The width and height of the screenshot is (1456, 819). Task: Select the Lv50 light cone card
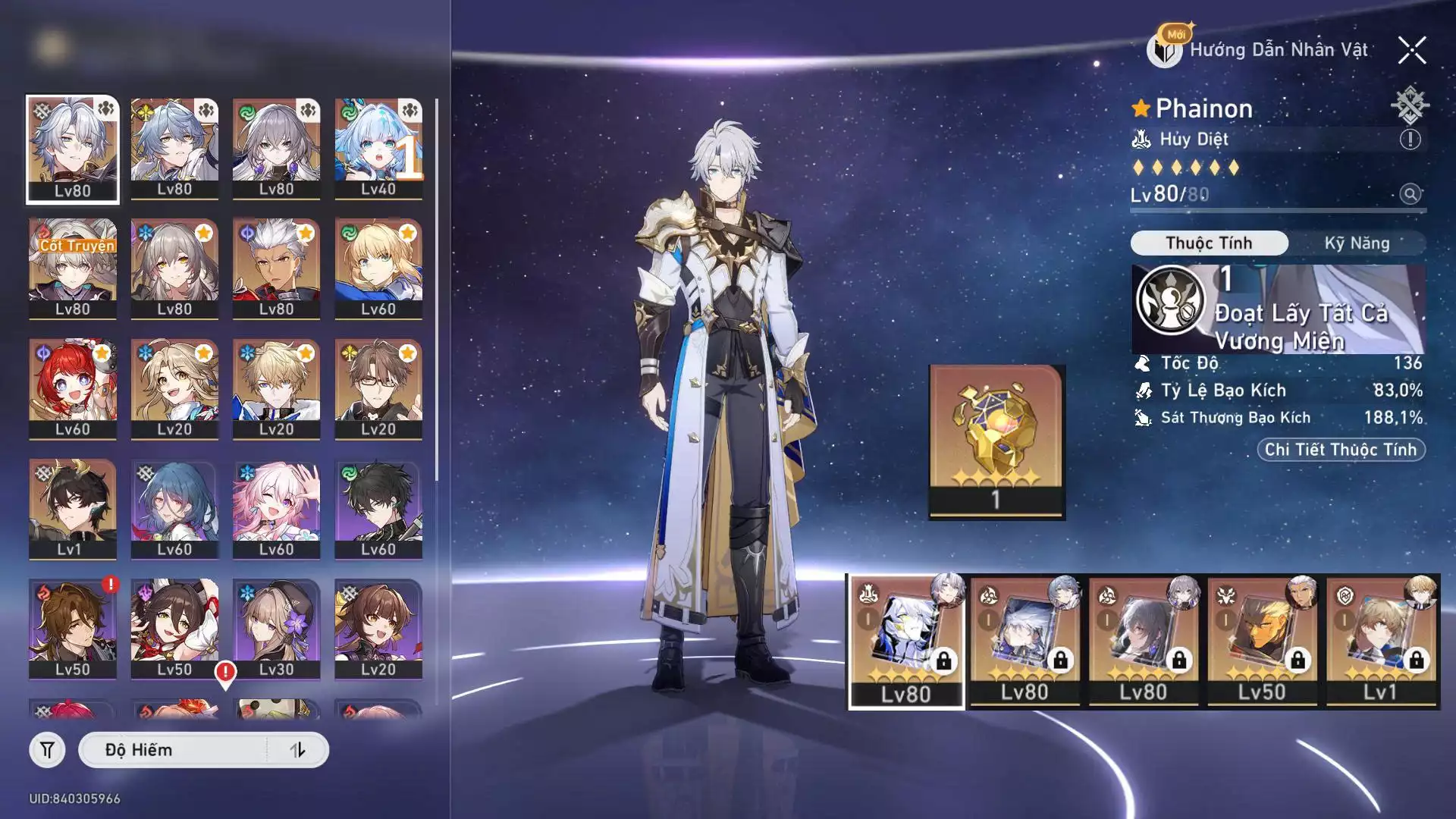tap(1262, 642)
